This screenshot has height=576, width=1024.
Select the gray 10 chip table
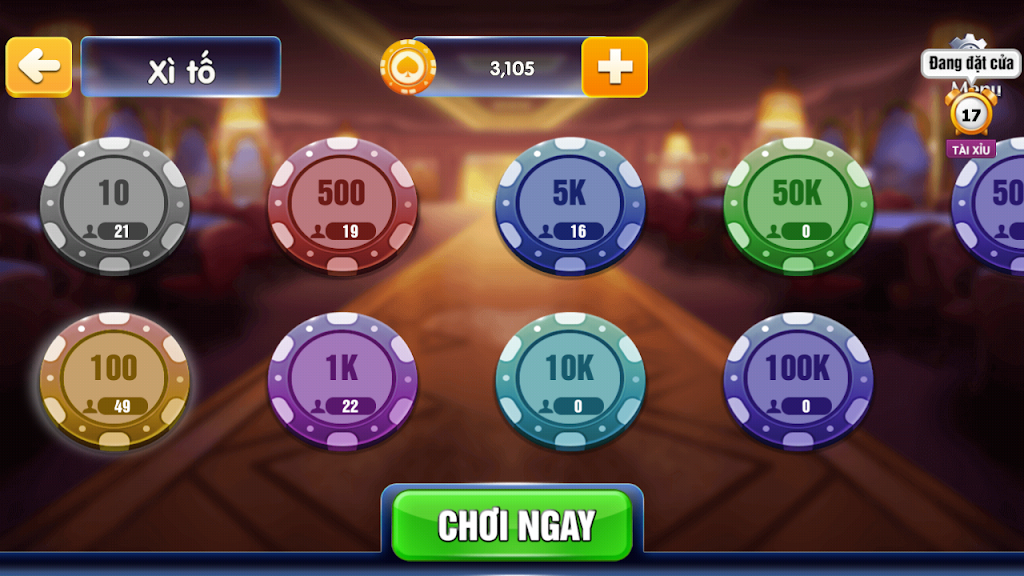click(114, 206)
